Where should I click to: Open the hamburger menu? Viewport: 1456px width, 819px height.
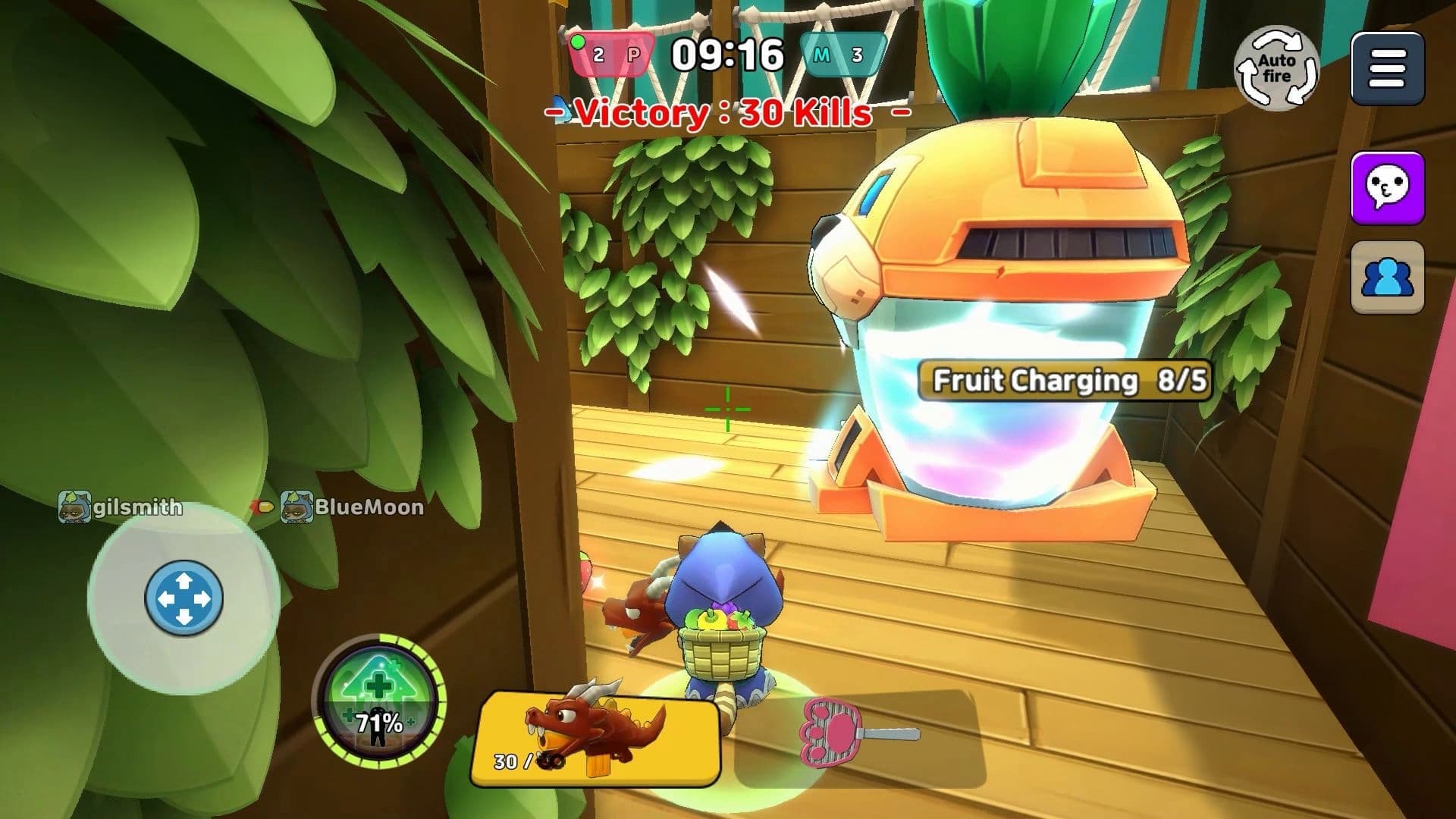(1387, 70)
